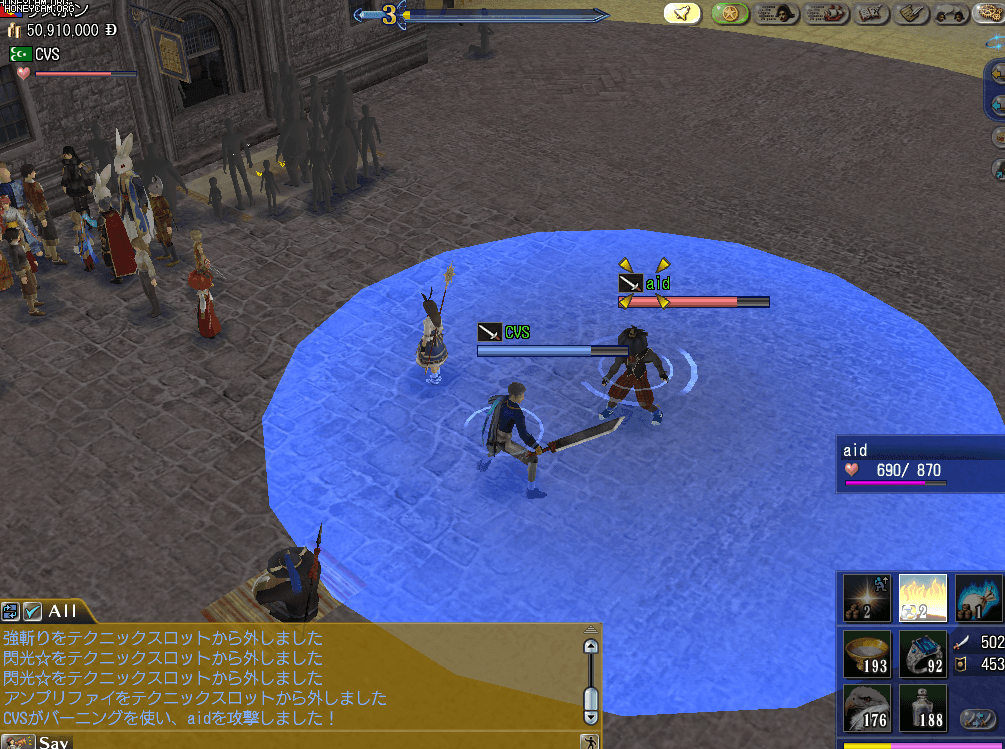
Task: Use the blue-glowing sack skill slot
Action: (x=979, y=598)
